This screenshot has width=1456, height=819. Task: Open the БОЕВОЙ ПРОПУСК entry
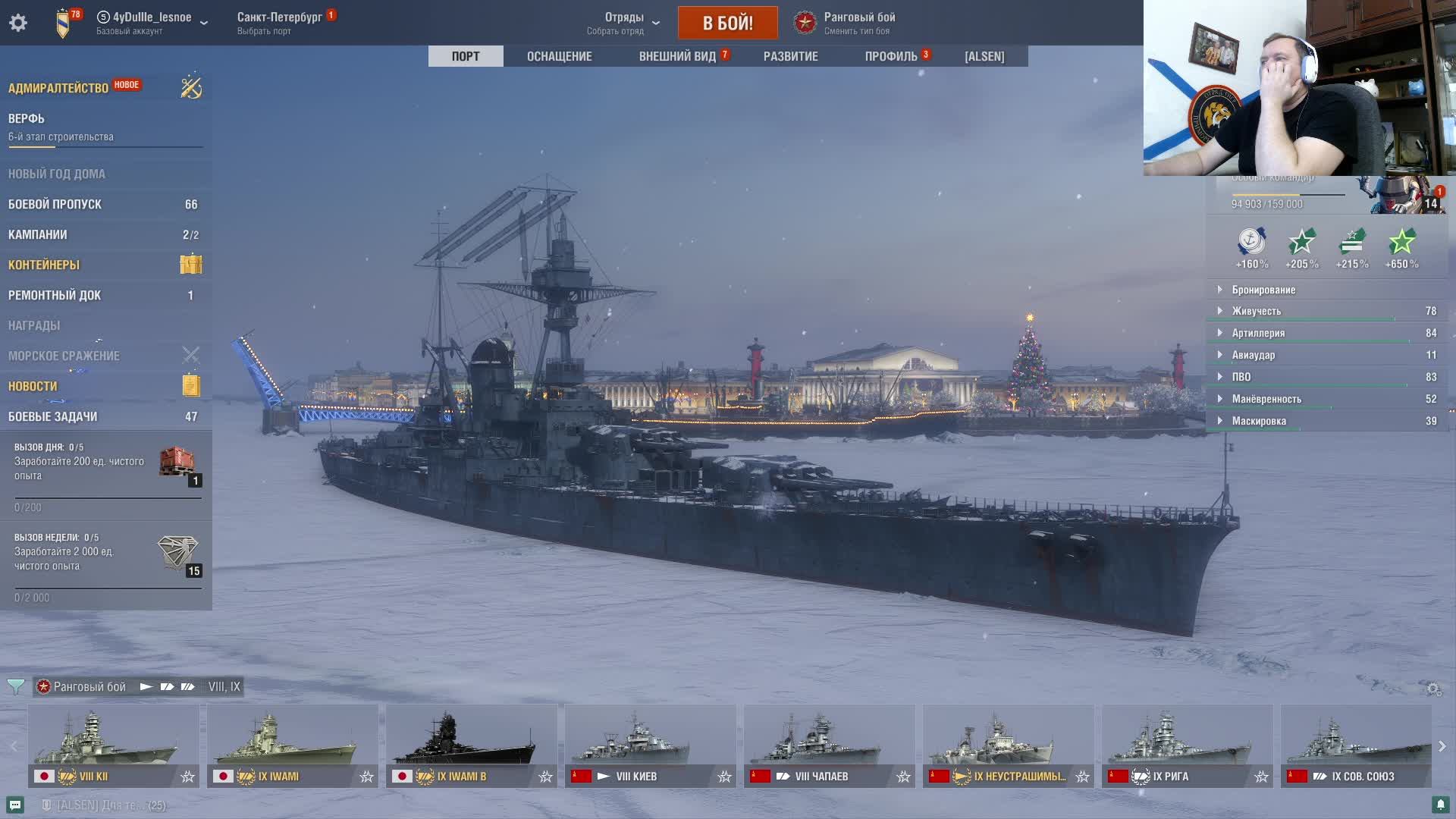pos(55,204)
